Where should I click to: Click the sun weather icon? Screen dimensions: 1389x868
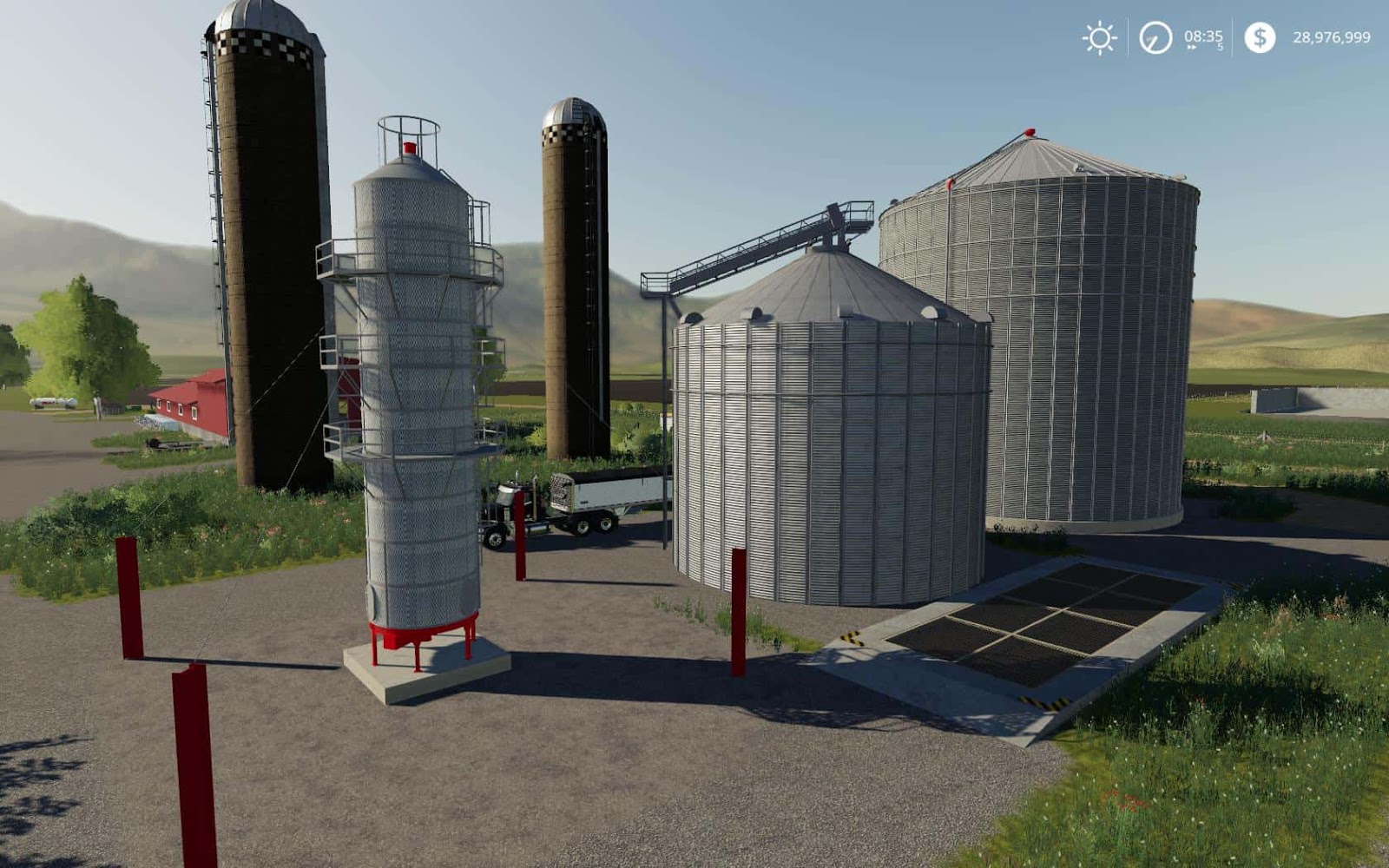pyautogui.click(x=1099, y=37)
